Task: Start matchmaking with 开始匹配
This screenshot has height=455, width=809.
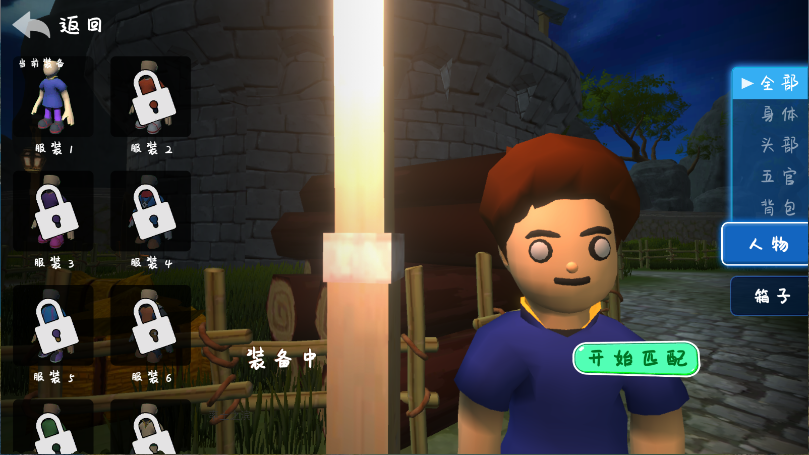Action: tap(636, 359)
